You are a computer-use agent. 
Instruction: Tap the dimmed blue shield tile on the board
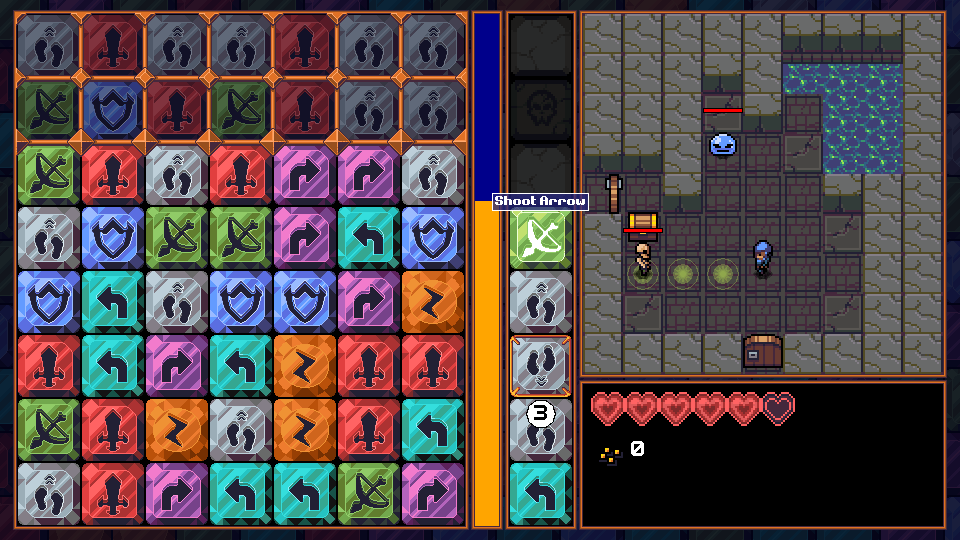pyautogui.click(x=112, y=110)
